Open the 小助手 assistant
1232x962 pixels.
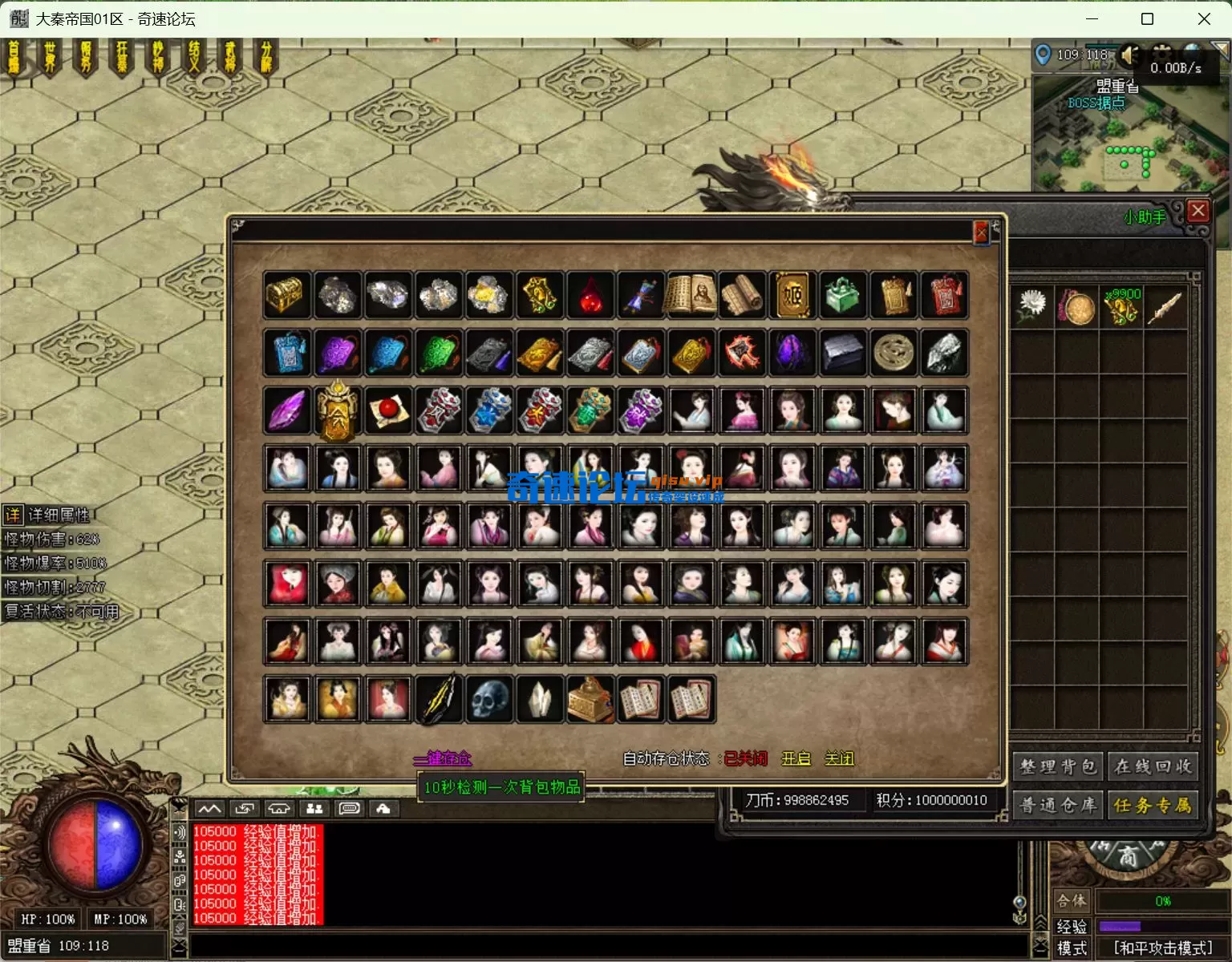1145,217
